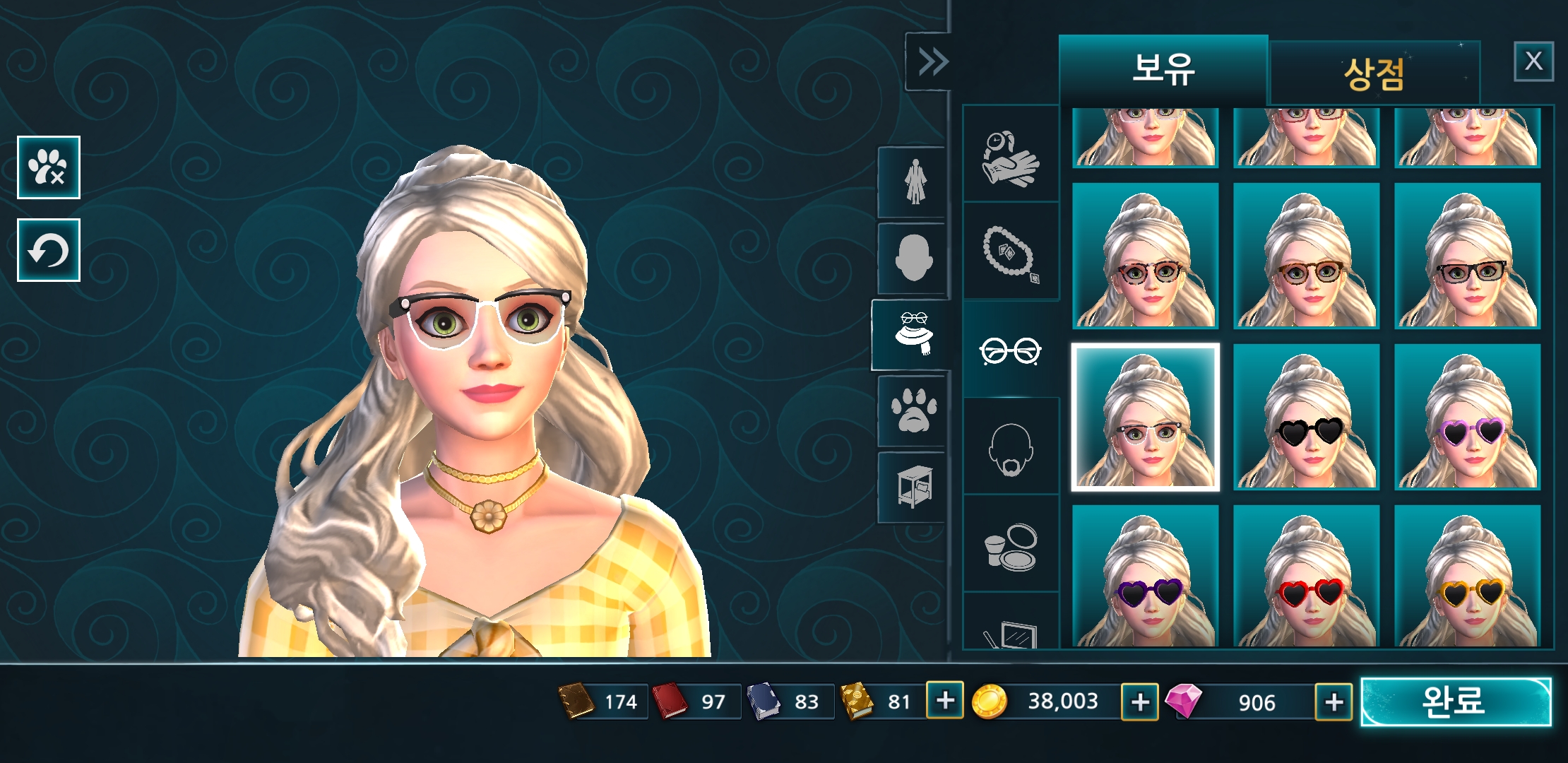The image size is (1568, 763).
Task: Choose the bearded face facial hair subcategory
Action: (1010, 449)
